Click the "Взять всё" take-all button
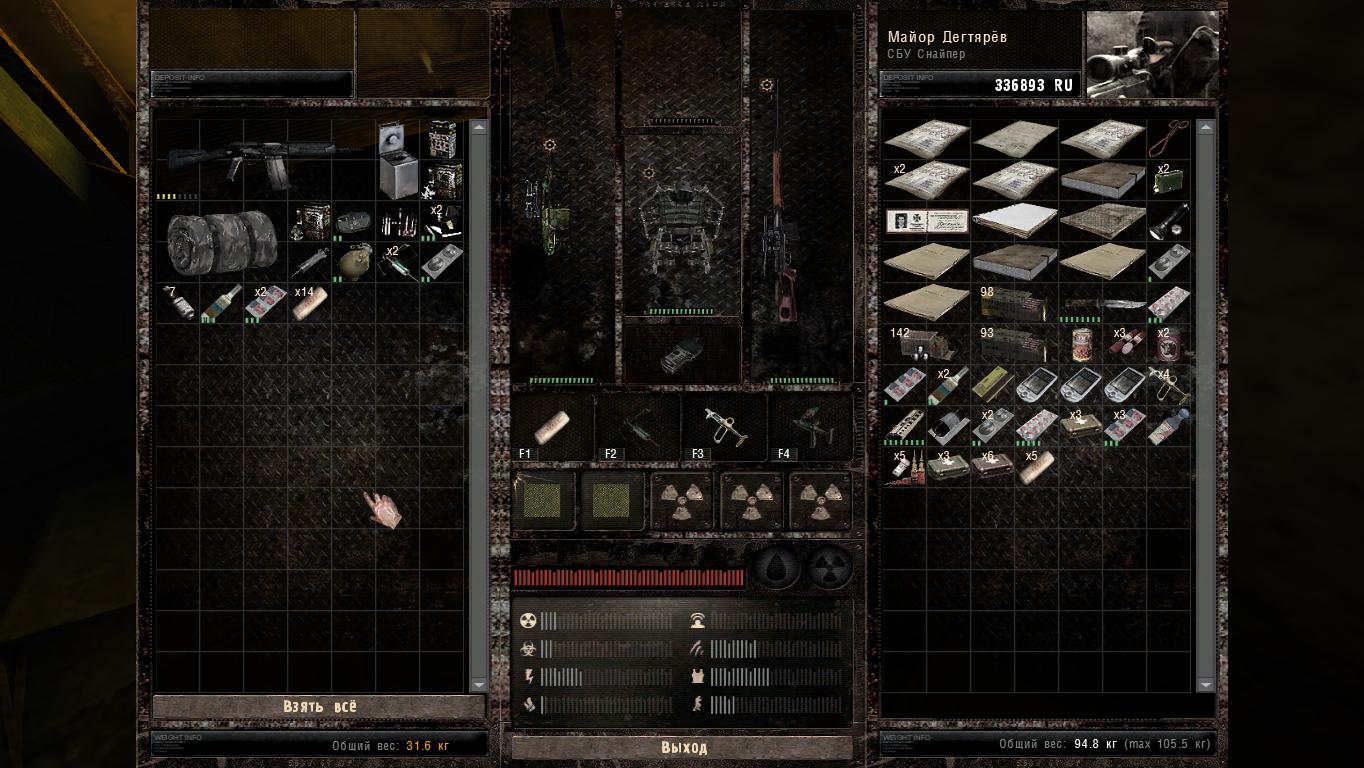This screenshot has height=768, width=1364. (318, 707)
